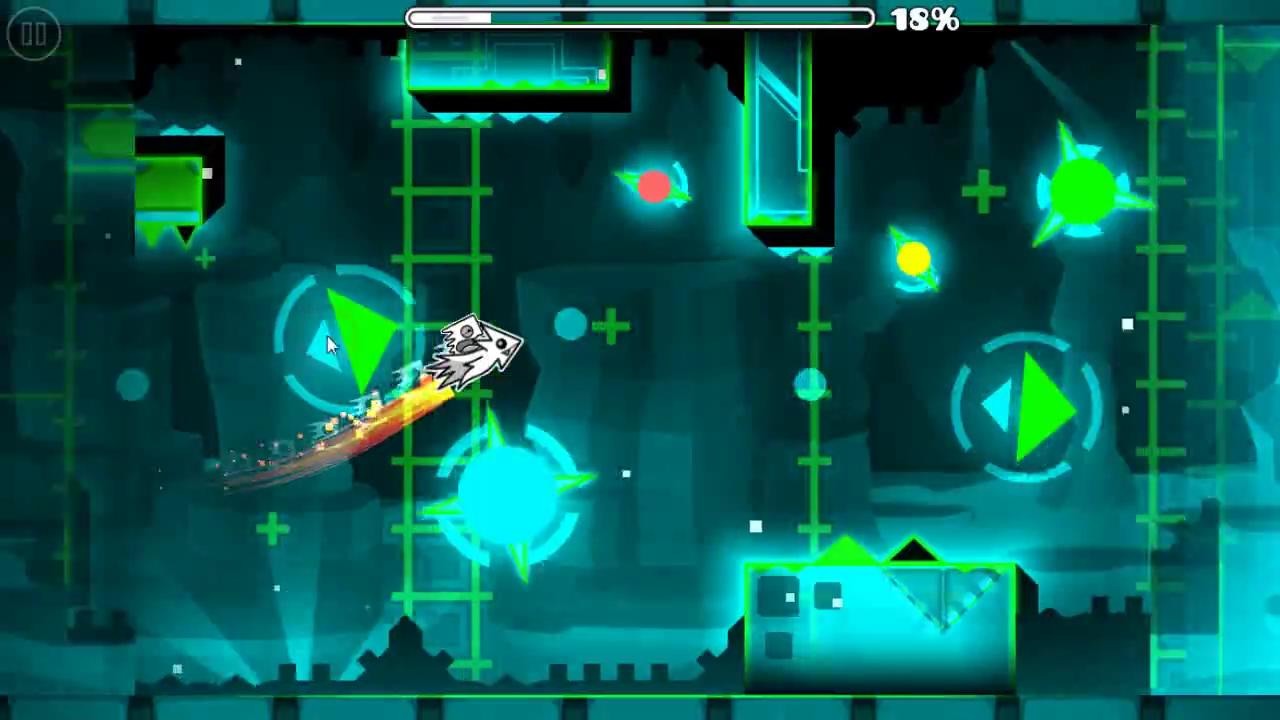Click the glowing green plus decoration

[985, 190]
